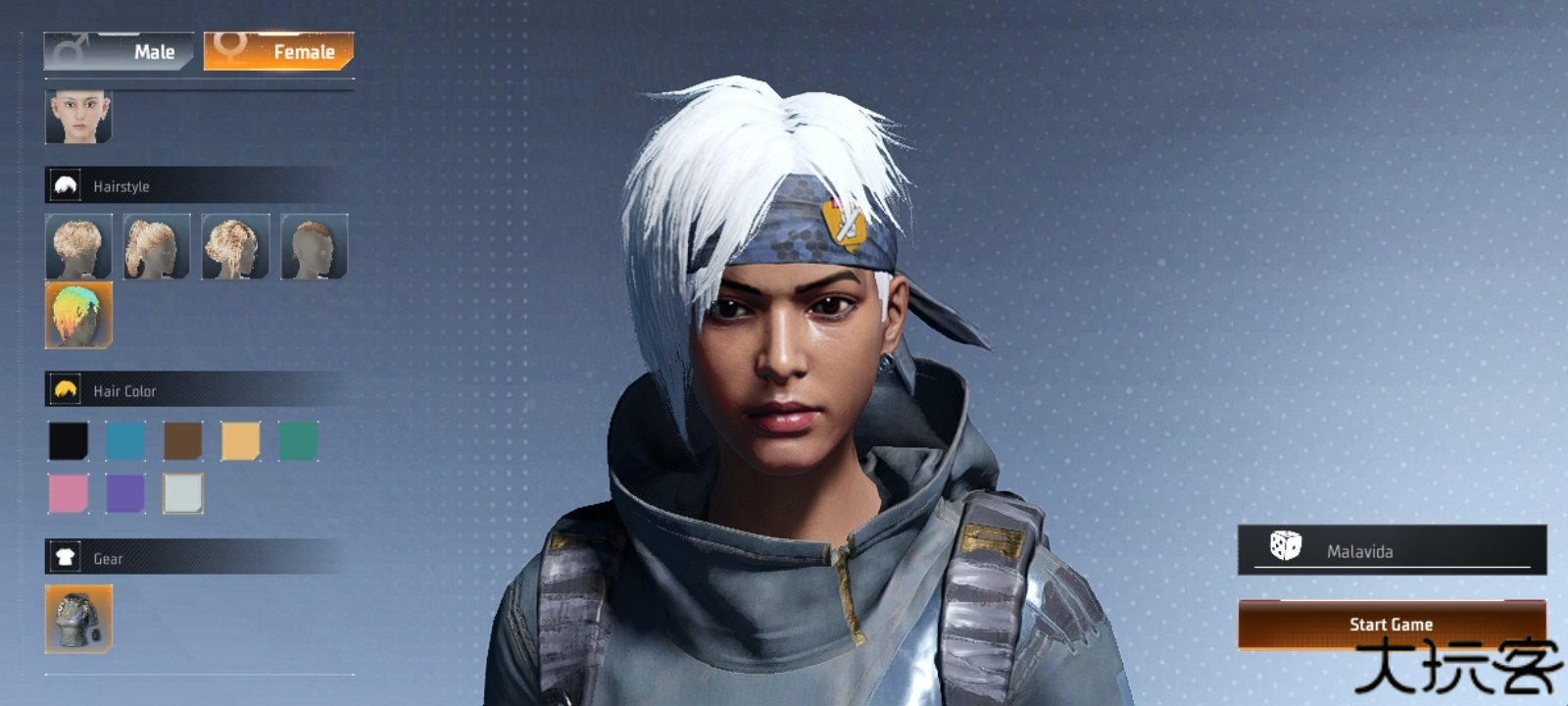Select the green hair color swatch
The image size is (1568, 706).
[298, 441]
